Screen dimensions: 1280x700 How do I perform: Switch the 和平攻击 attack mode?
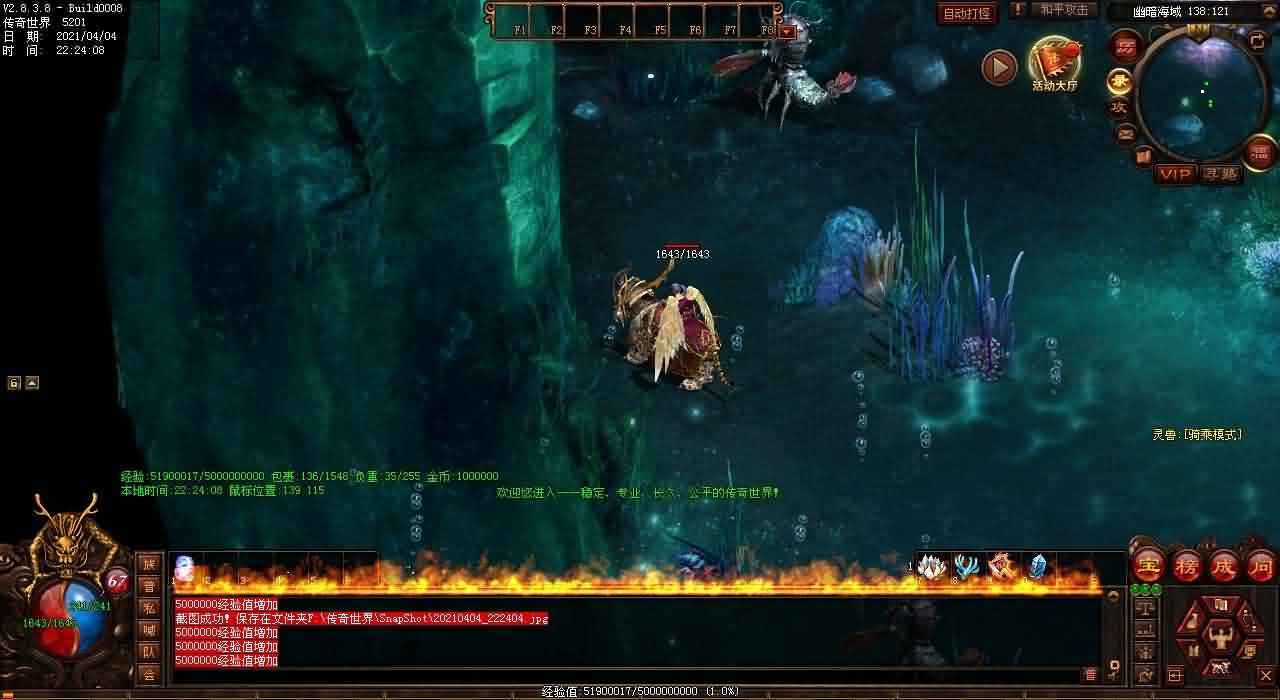click(1063, 10)
